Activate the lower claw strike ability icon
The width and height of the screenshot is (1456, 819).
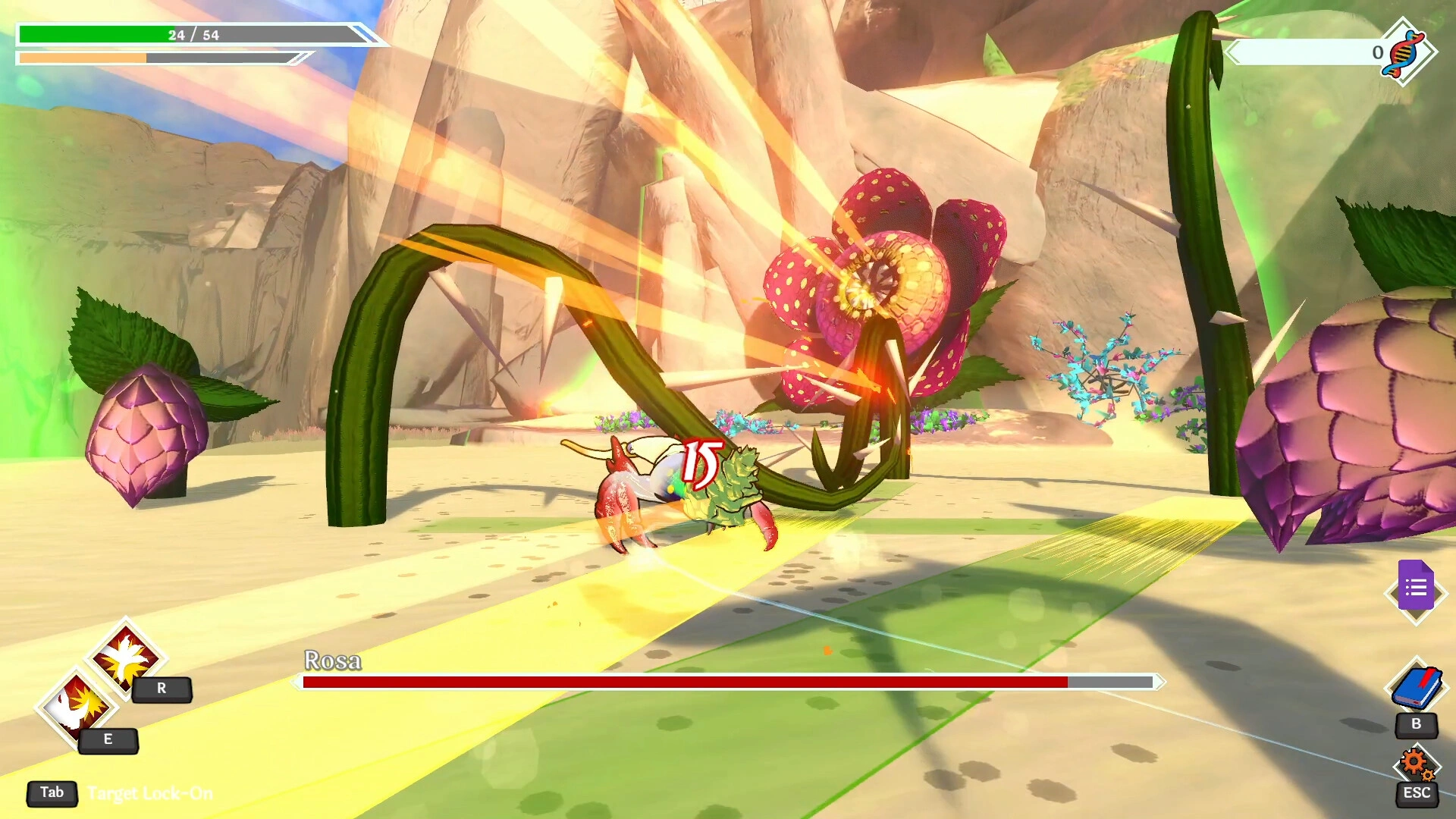77,707
